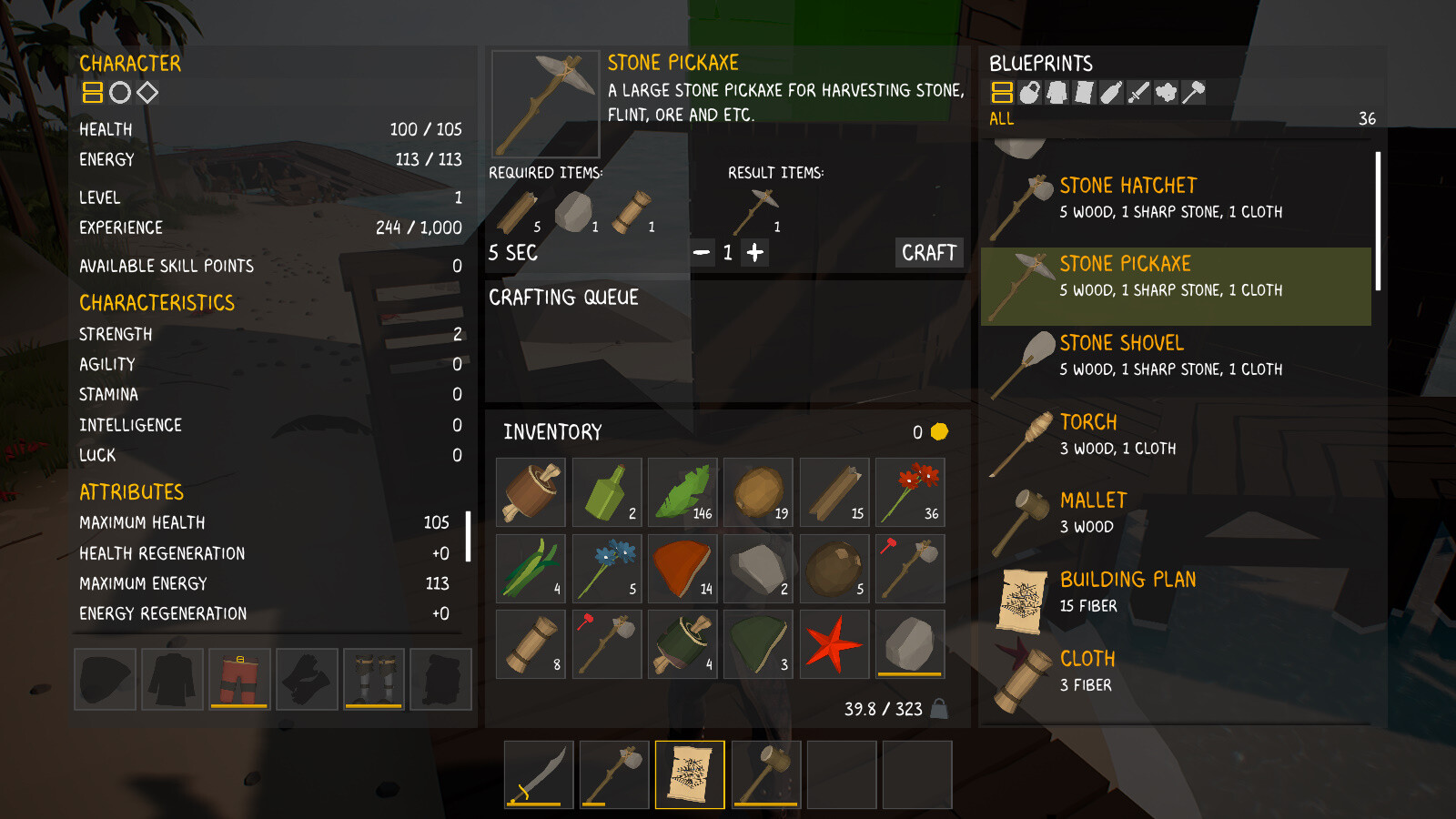Switch to the Crafting Queue section
1456x819 pixels.
click(x=564, y=297)
